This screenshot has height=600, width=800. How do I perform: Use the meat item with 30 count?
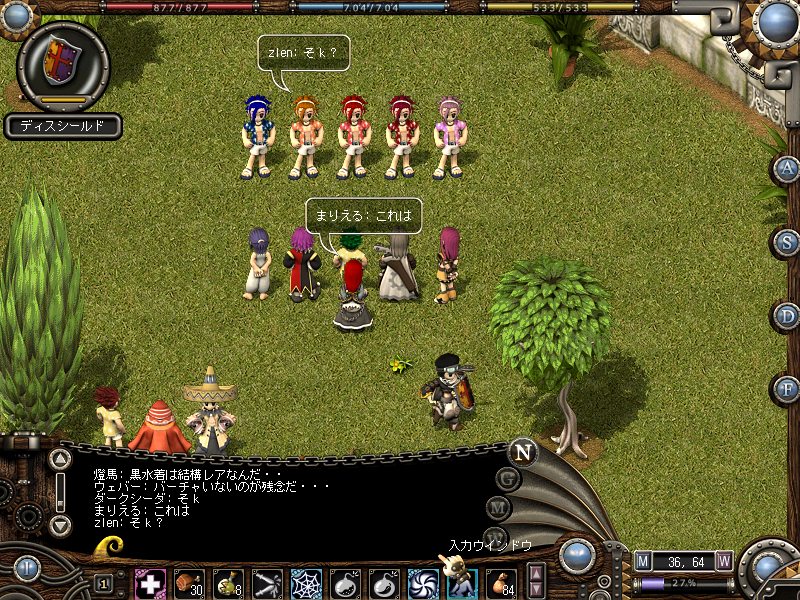[189, 583]
